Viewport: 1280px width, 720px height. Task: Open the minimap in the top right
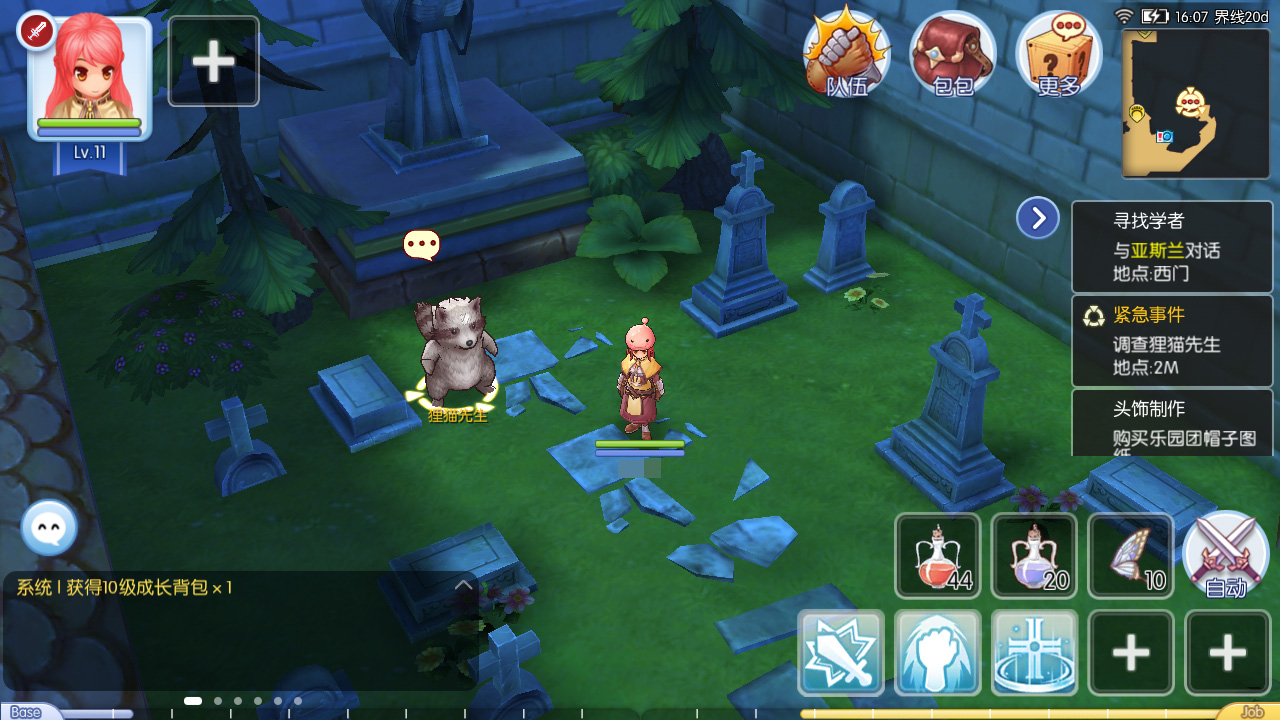(x=1193, y=103)
